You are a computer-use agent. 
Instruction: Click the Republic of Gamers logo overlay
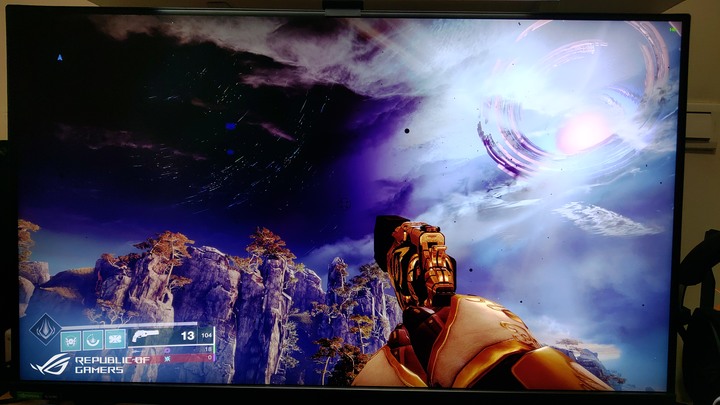pos(90,364)
